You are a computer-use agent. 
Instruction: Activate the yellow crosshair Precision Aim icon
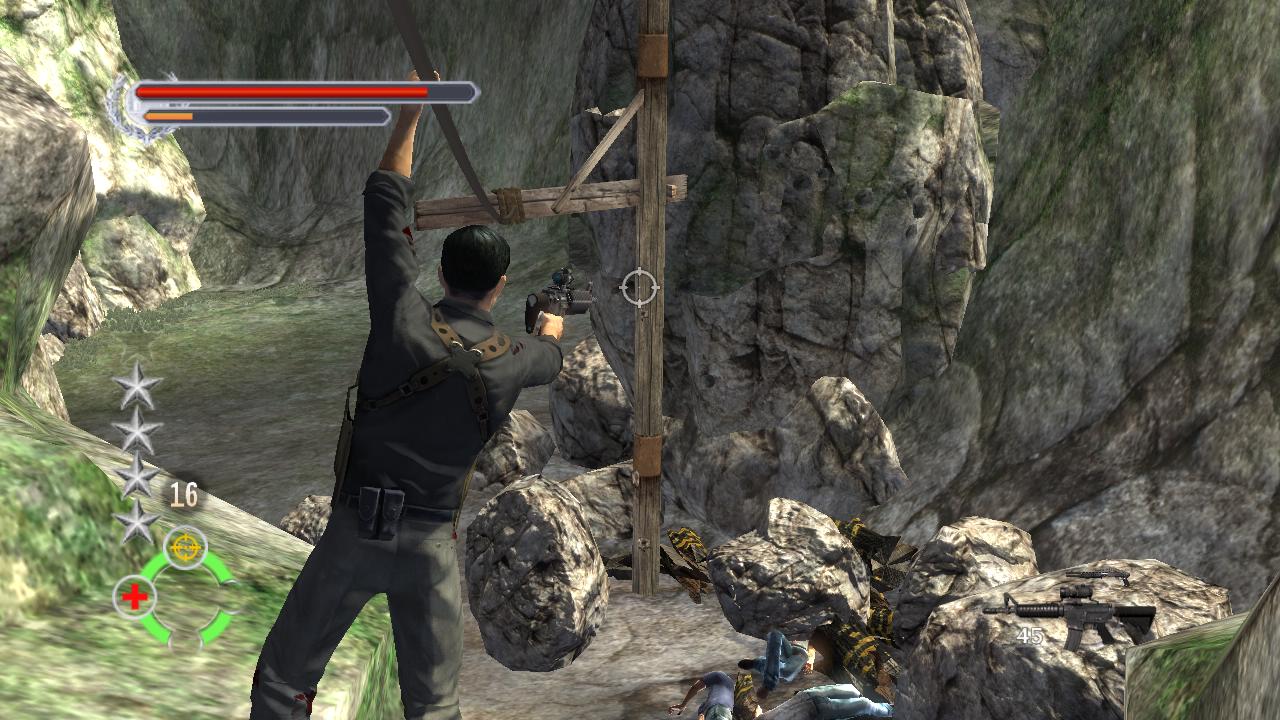tap(185, 547)
